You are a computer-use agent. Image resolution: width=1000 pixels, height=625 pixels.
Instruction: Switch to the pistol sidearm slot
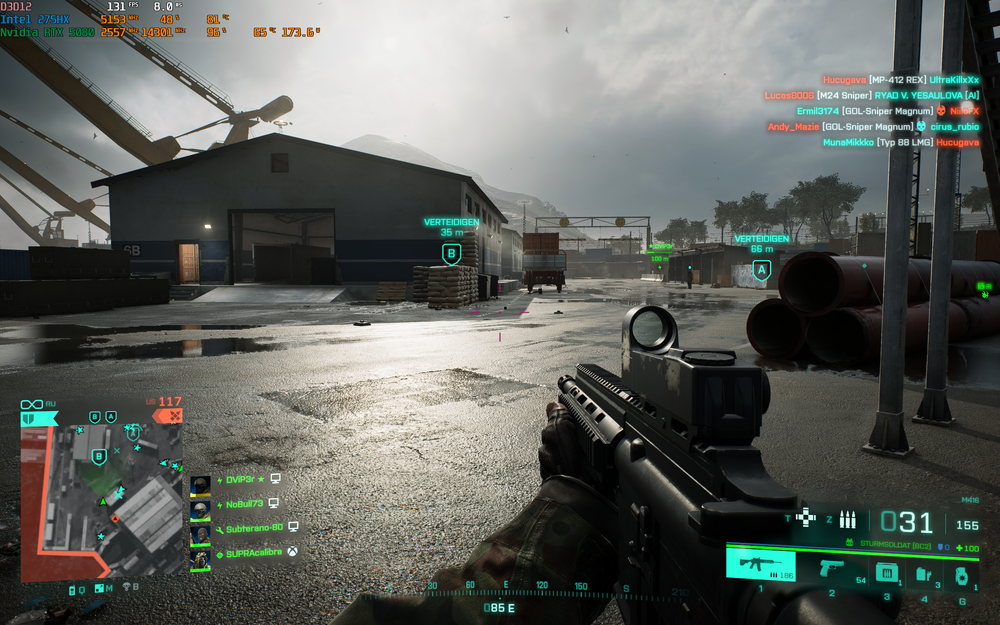point(831,568)
